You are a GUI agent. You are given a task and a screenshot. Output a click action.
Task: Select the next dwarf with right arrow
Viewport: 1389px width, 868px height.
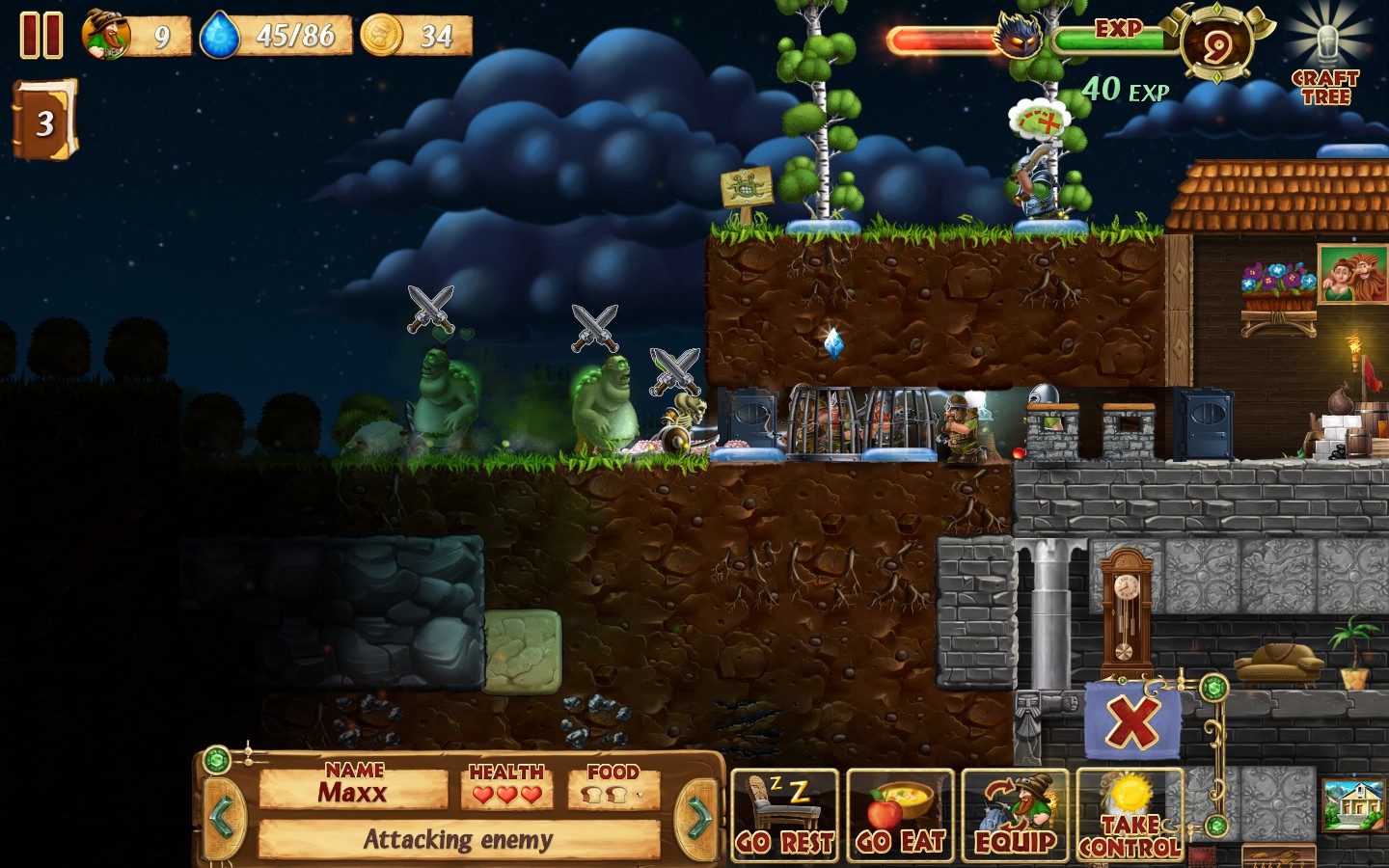pos(698,818)
